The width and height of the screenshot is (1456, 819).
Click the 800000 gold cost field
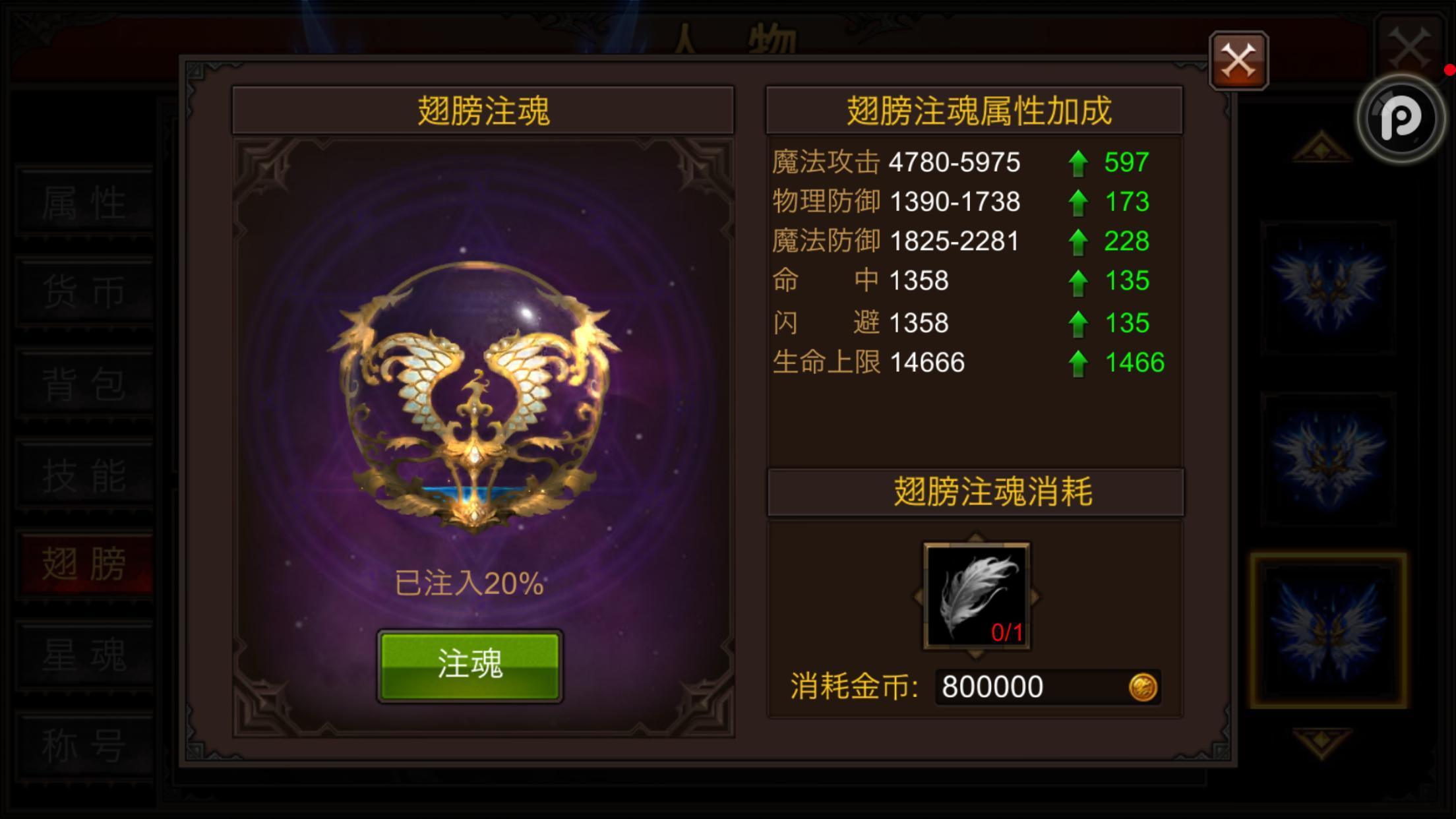(x=1048, y=686)
